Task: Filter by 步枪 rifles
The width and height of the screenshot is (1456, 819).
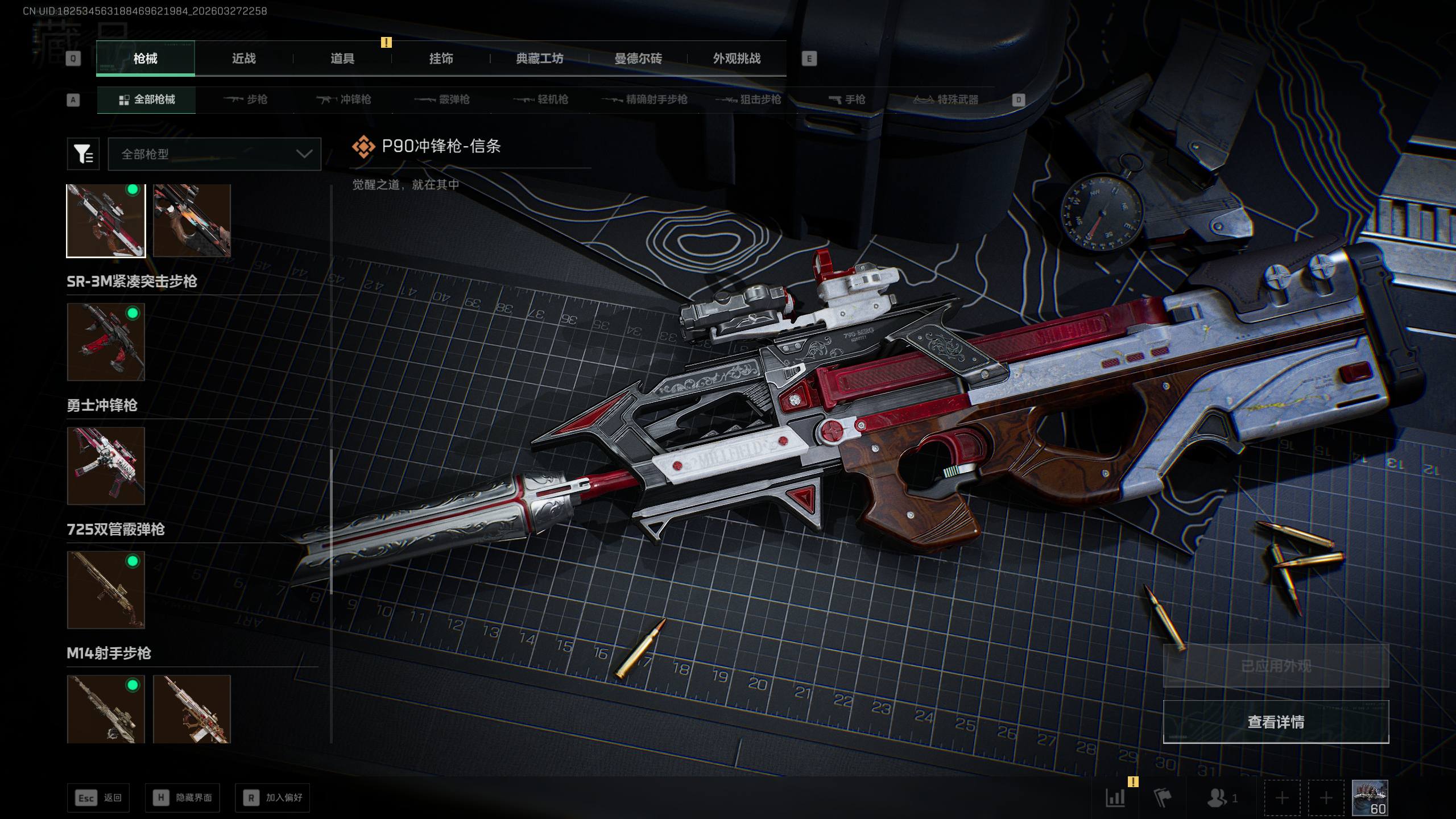Action: coord(246,100)
